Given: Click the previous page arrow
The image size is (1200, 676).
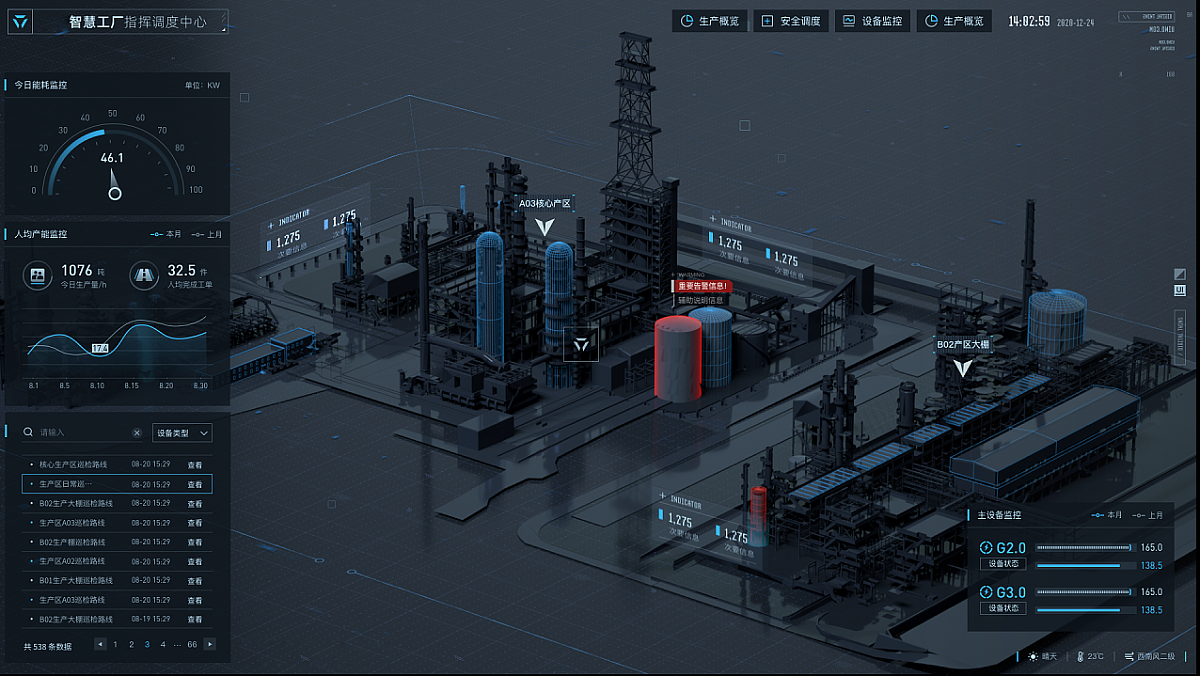Looking at the screenshot, I should tap(100, 645).
